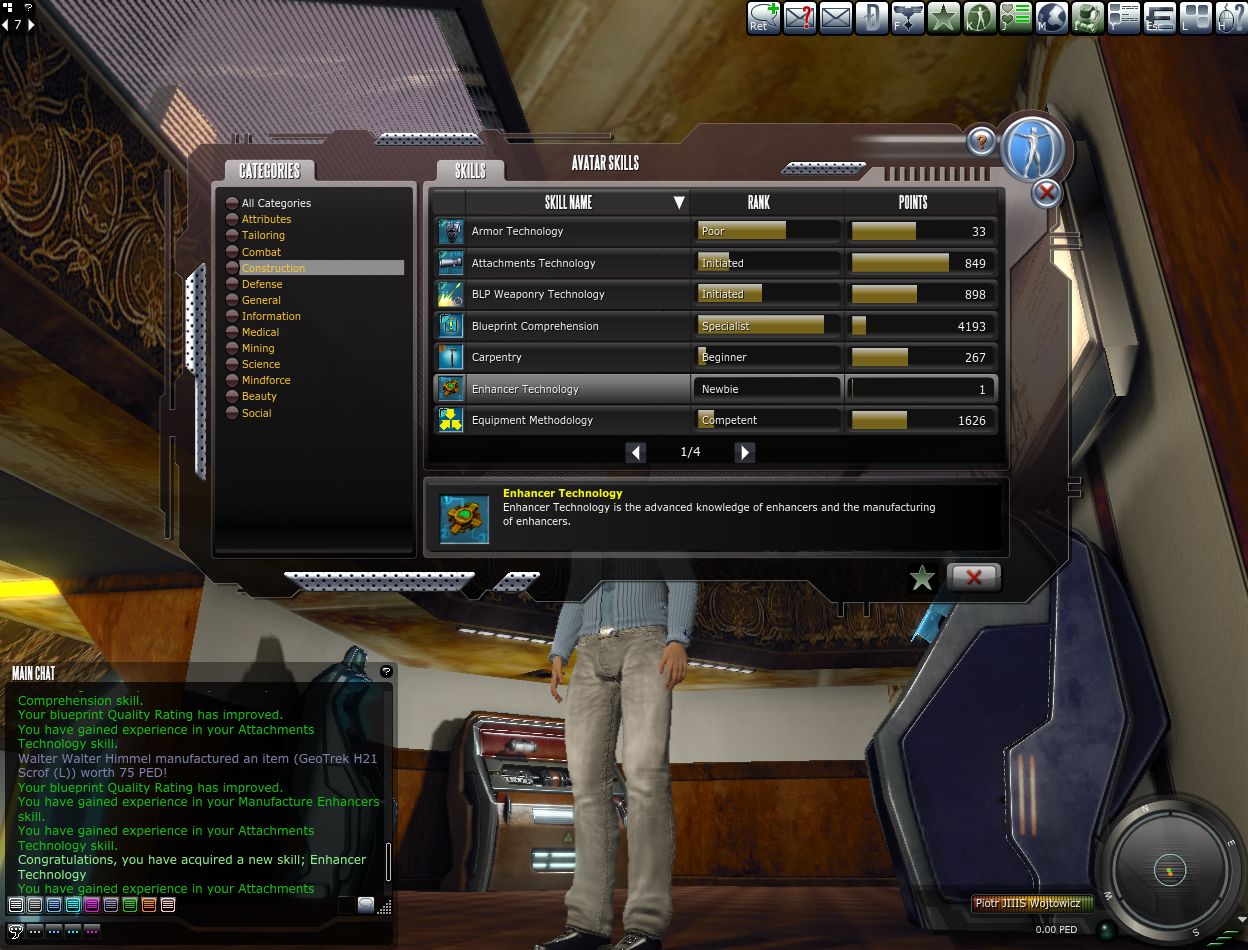This screenshot has width=1248, height=950.
Task: Show All Categories in the skills list
Action: (x=275, y=203)
